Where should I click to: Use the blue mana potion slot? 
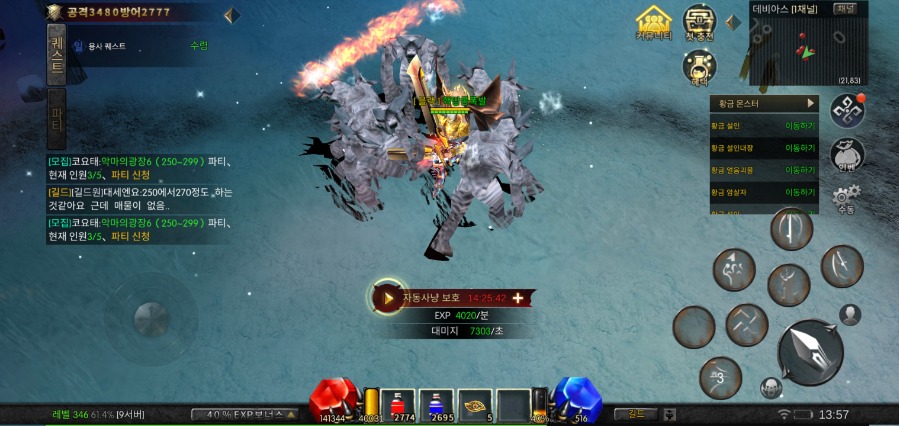437,404
